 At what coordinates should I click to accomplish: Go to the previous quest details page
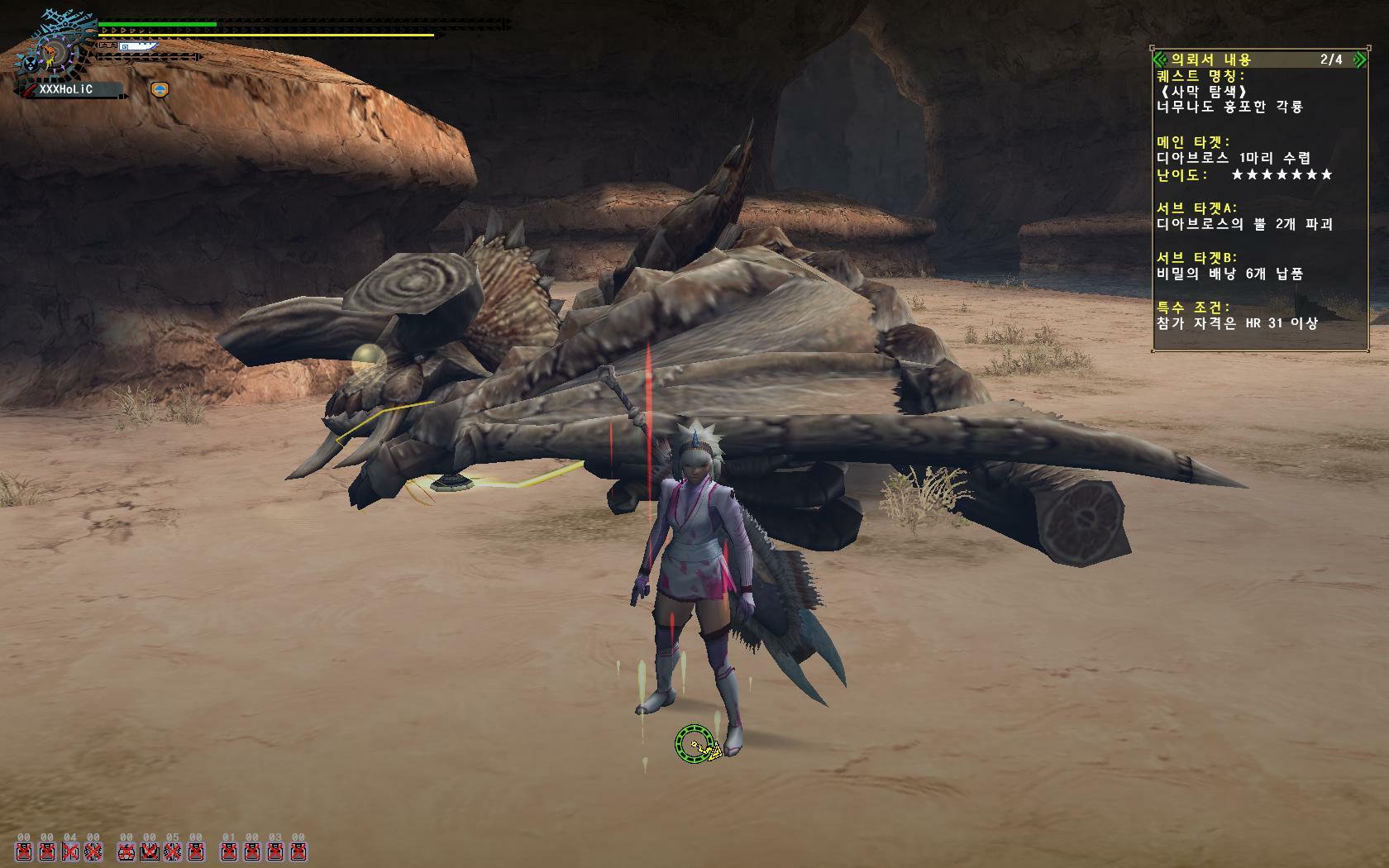pos(1159,60)
